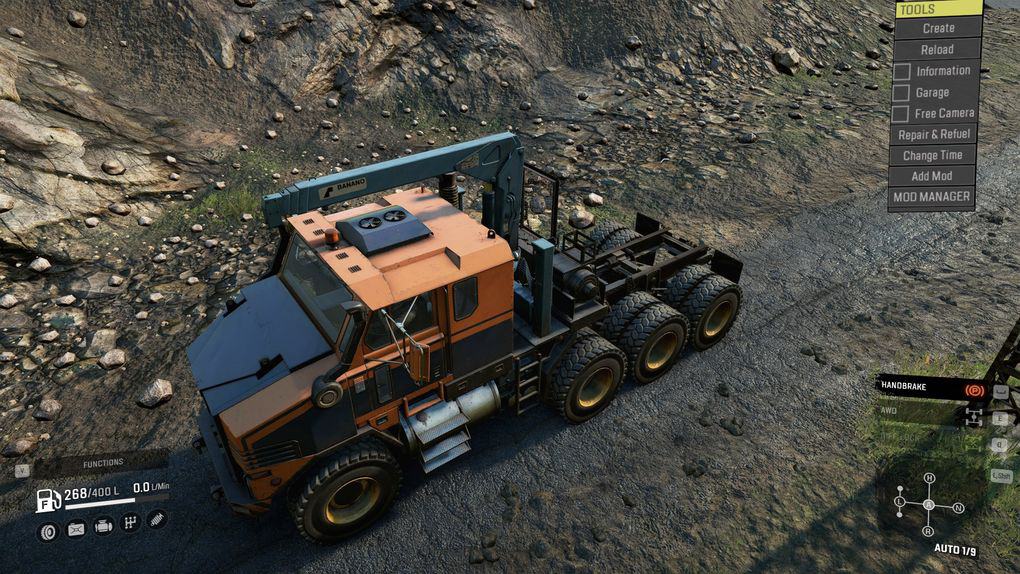Choose Change Time in Tools
The image size is (1020, 574).
click(x=933, y=155)
